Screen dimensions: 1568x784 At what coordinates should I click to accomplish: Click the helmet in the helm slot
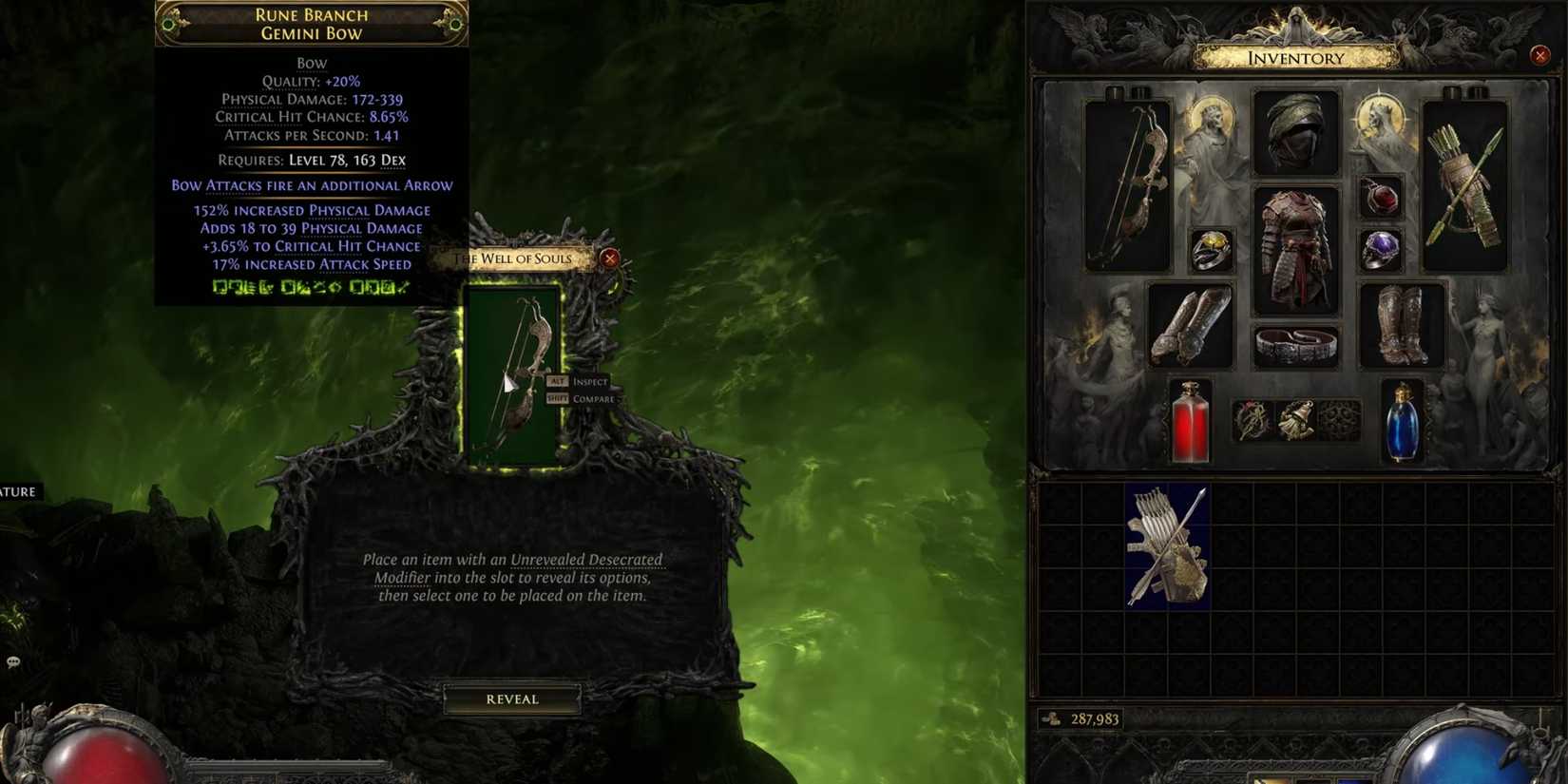tap(1295, 133)
